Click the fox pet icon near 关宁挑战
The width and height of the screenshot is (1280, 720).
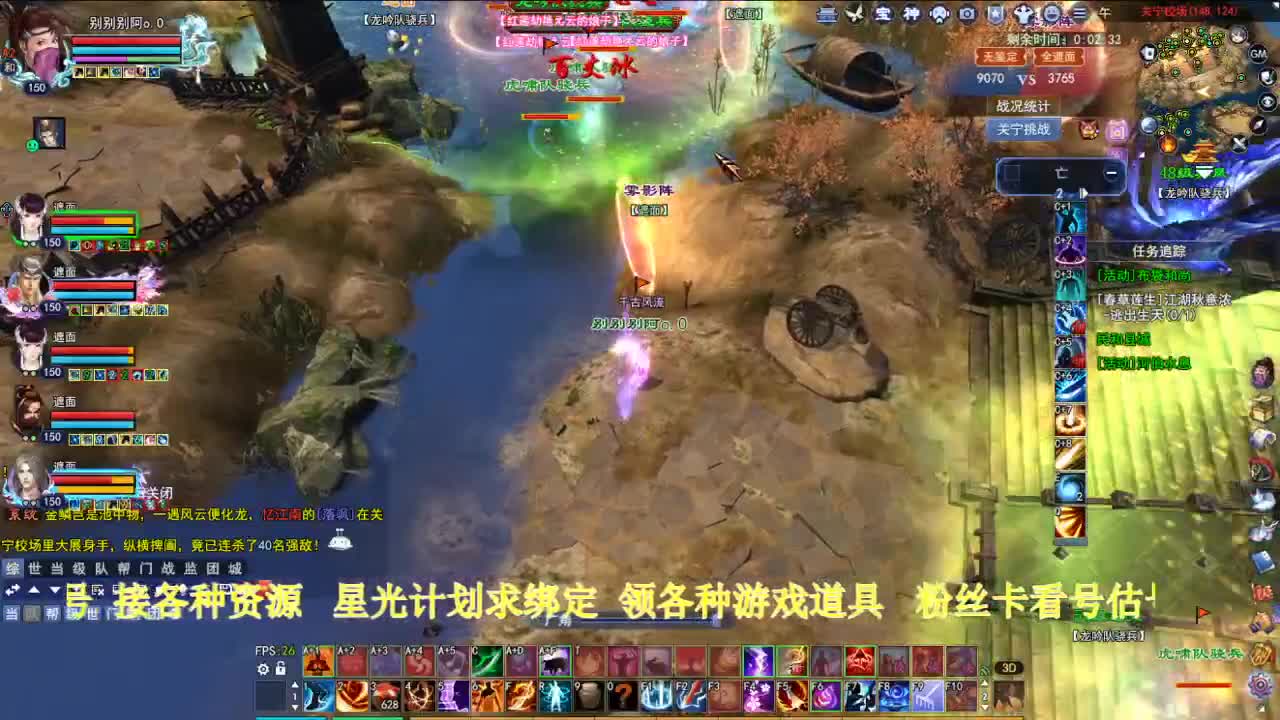pos(1088,130)
